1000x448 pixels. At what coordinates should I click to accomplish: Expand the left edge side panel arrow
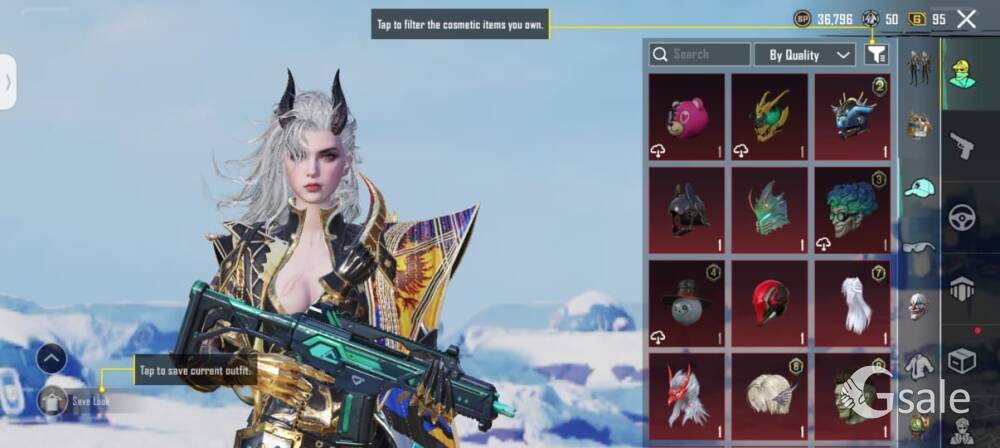pos(8,82)
